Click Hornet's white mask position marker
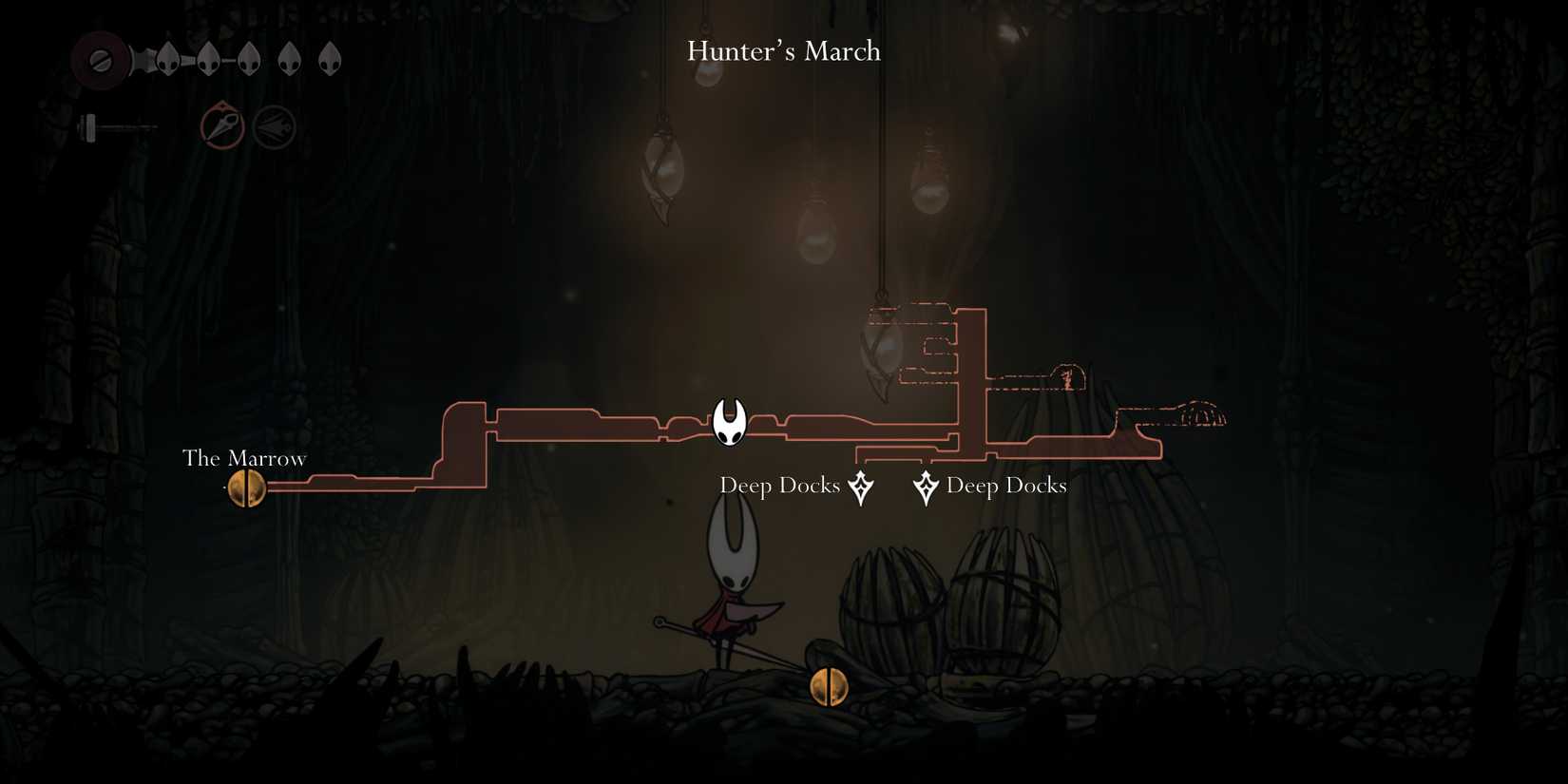Image resolution: width=1568 pixels, height=784 pixels. (730, 422)
